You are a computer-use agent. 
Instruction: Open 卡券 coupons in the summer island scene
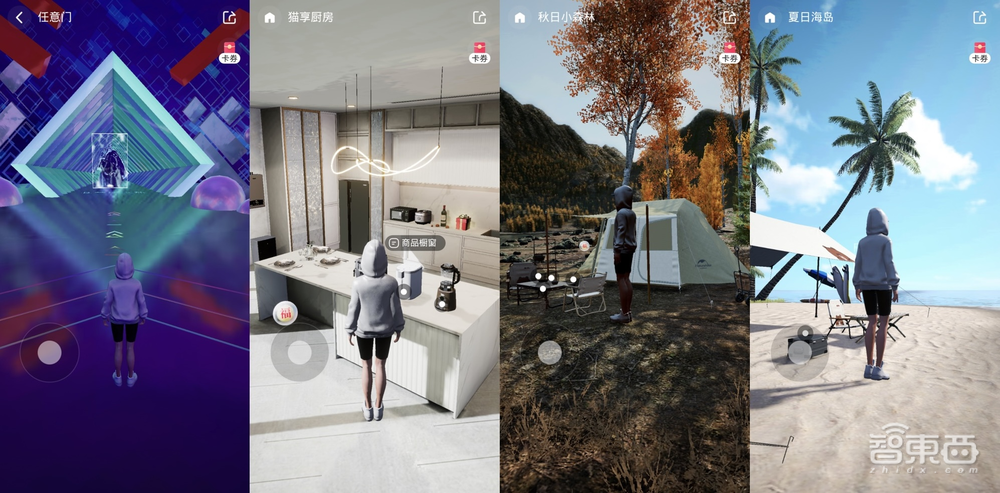(979, 52)
